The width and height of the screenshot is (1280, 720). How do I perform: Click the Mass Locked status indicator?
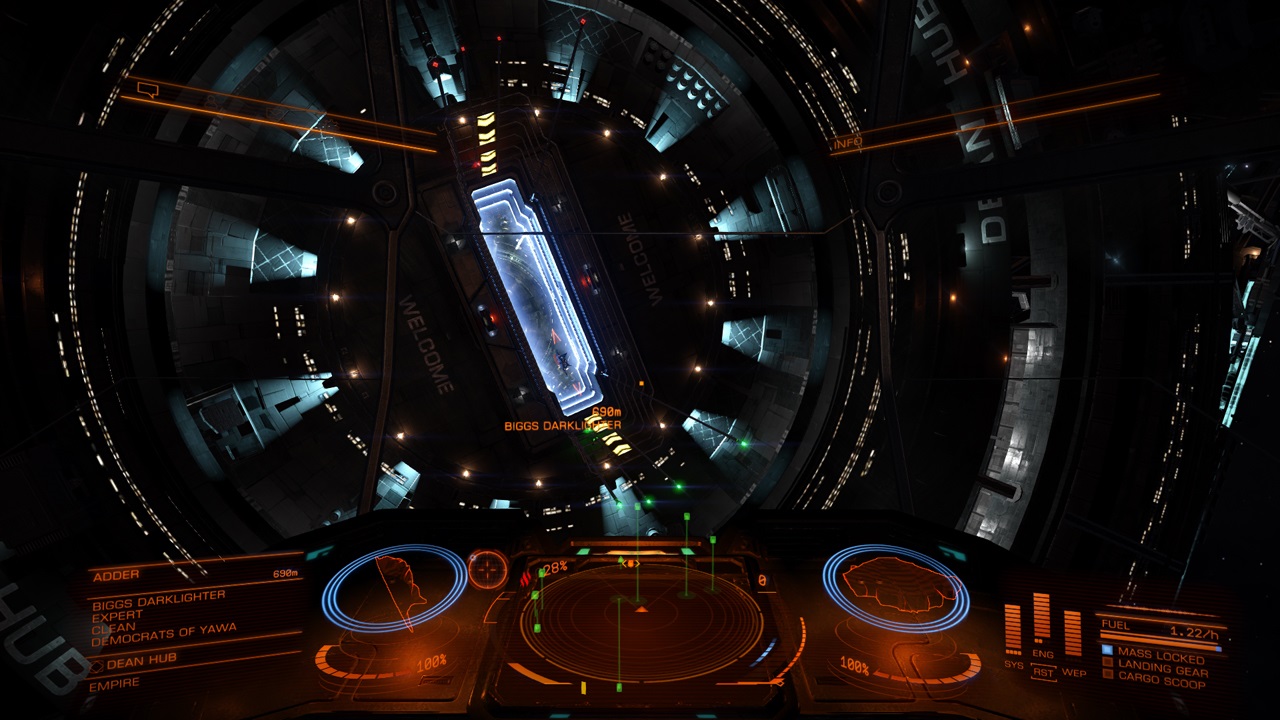click(x=1158, y=655)
